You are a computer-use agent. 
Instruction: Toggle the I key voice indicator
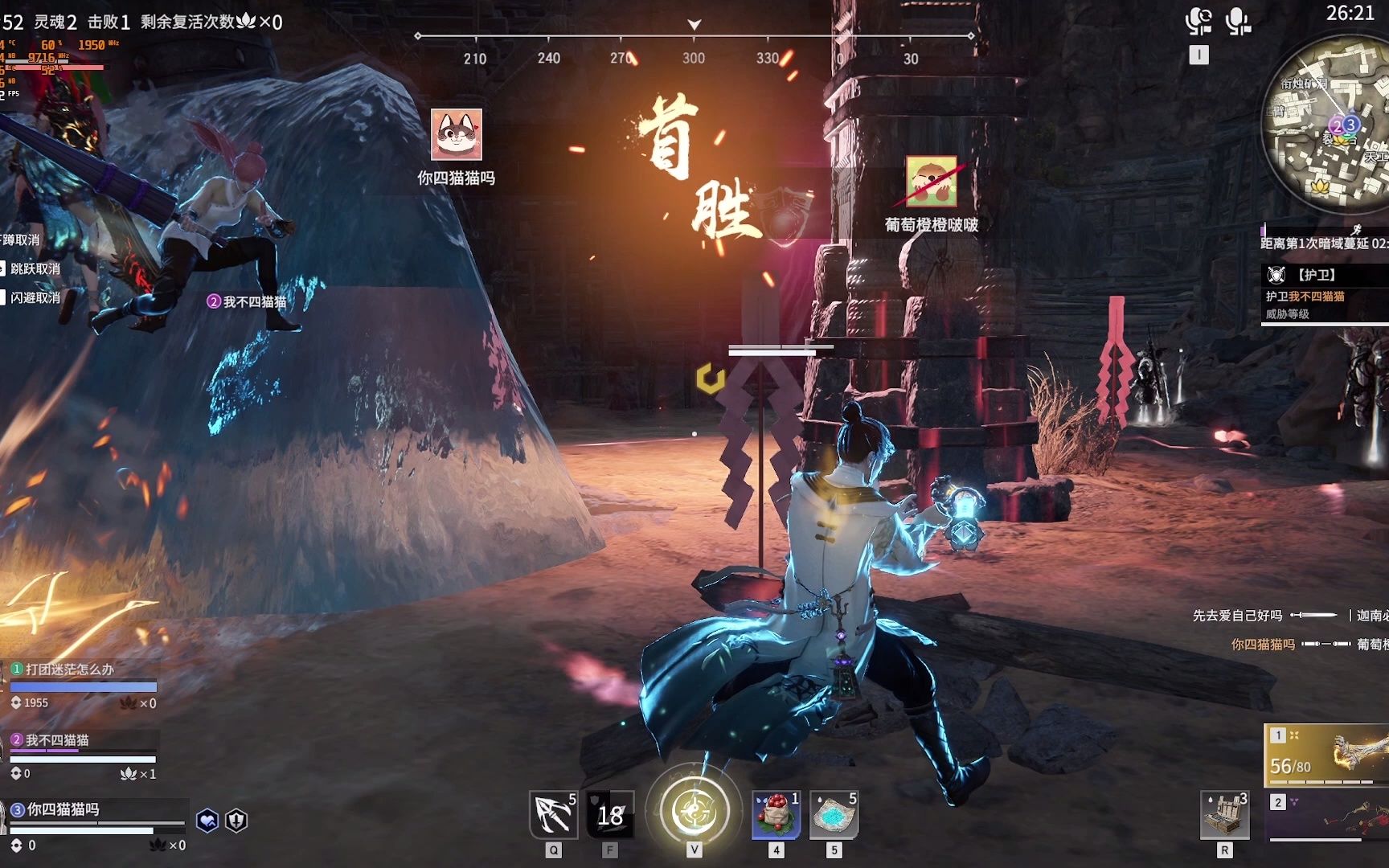(x=1198, y=54)
